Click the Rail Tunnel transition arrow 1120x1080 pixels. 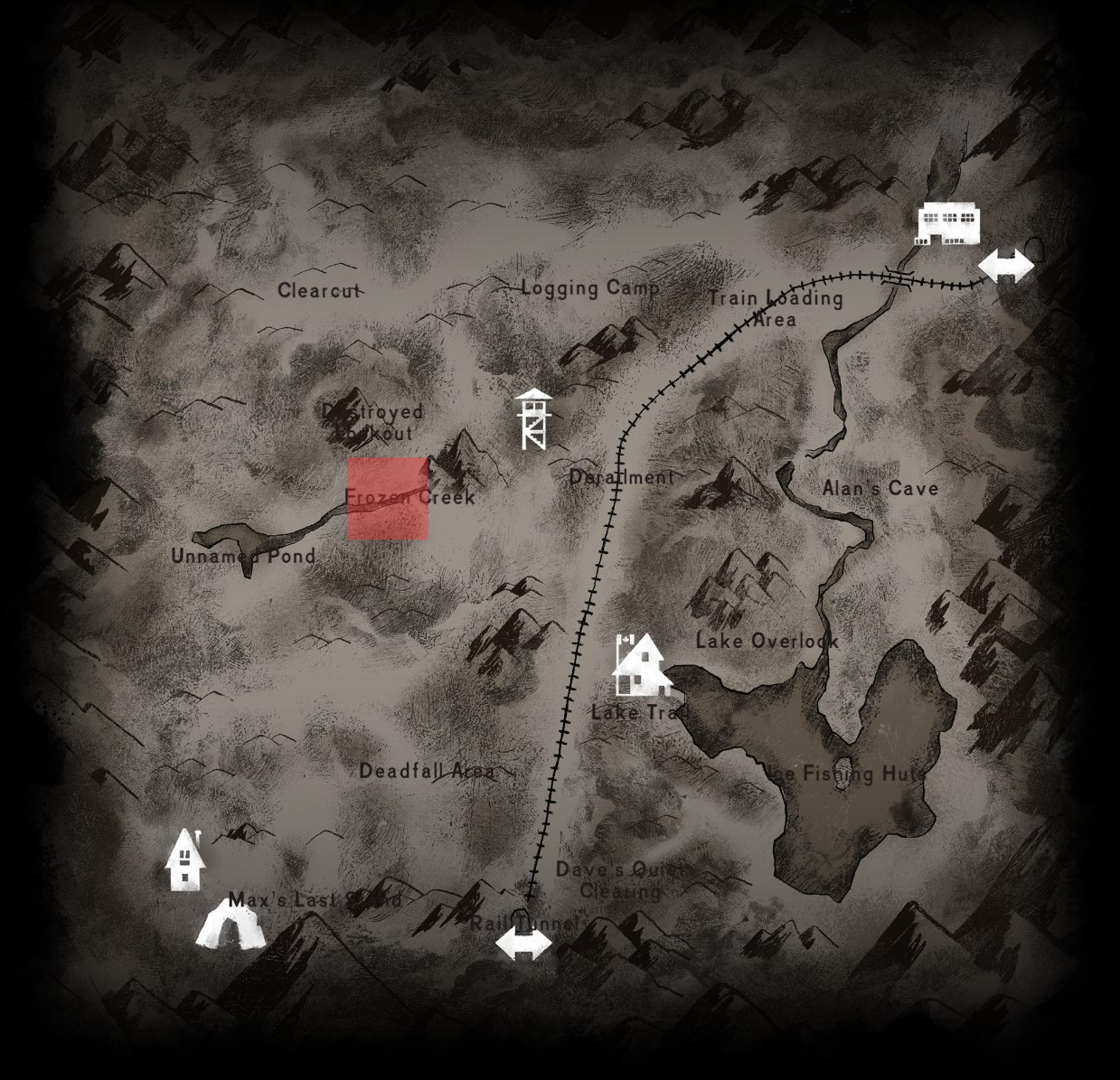pos(523,945)
